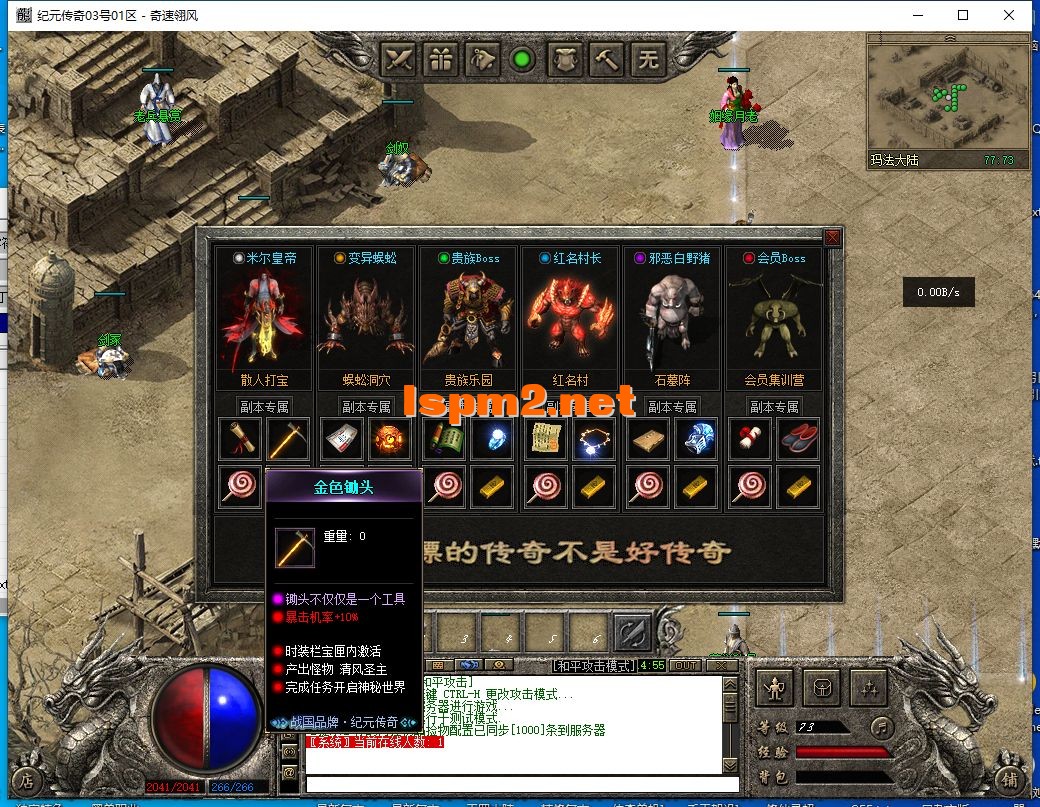
Task: Click the hammer top menu button
Action: point(607,59)
